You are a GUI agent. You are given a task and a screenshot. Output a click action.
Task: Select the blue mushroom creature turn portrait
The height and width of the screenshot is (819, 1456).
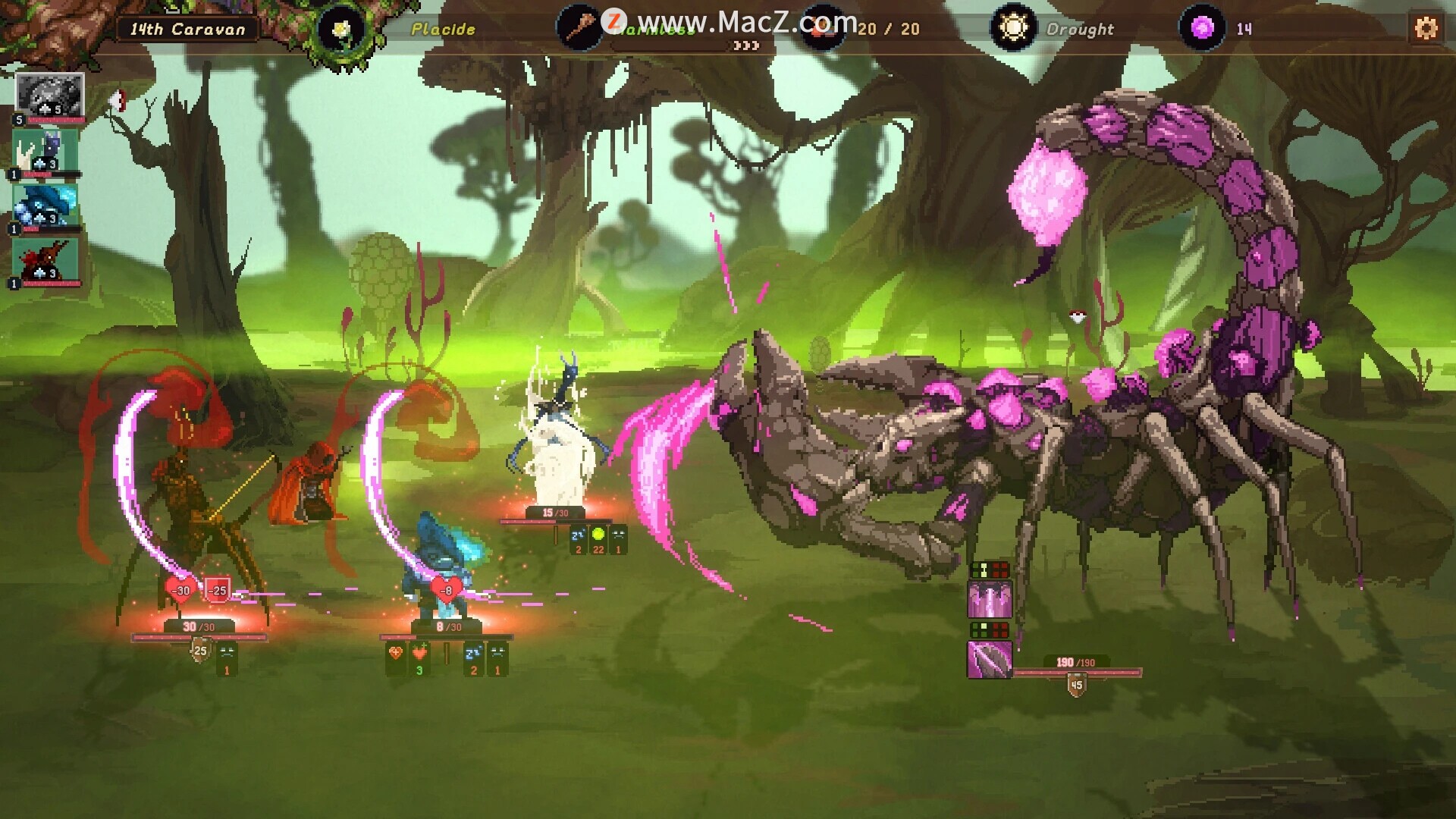pyautogui.click(x=45, y=206)
